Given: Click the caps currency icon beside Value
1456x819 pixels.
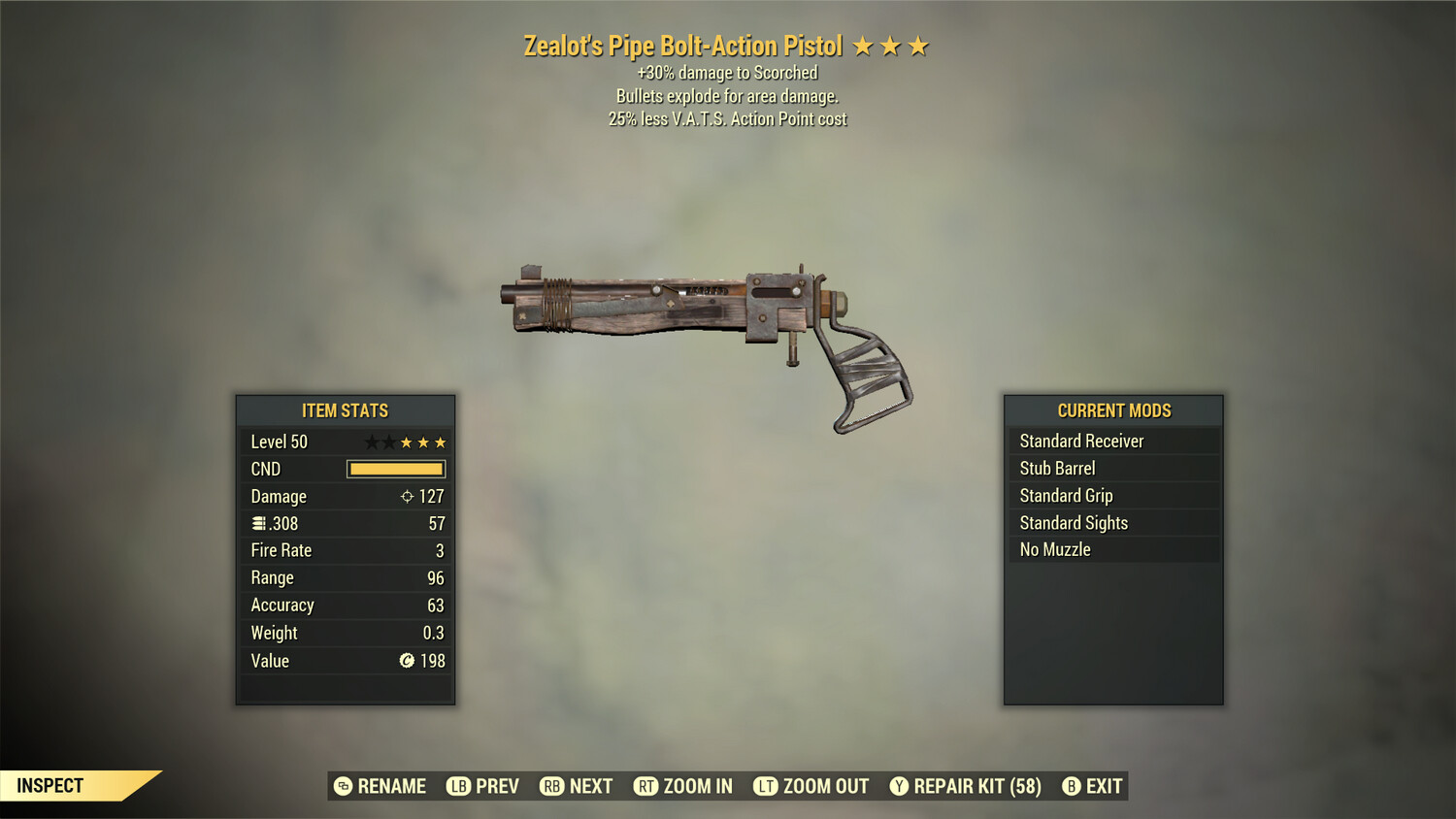Looking at the screenshot, I should click(x=408, y=661).
